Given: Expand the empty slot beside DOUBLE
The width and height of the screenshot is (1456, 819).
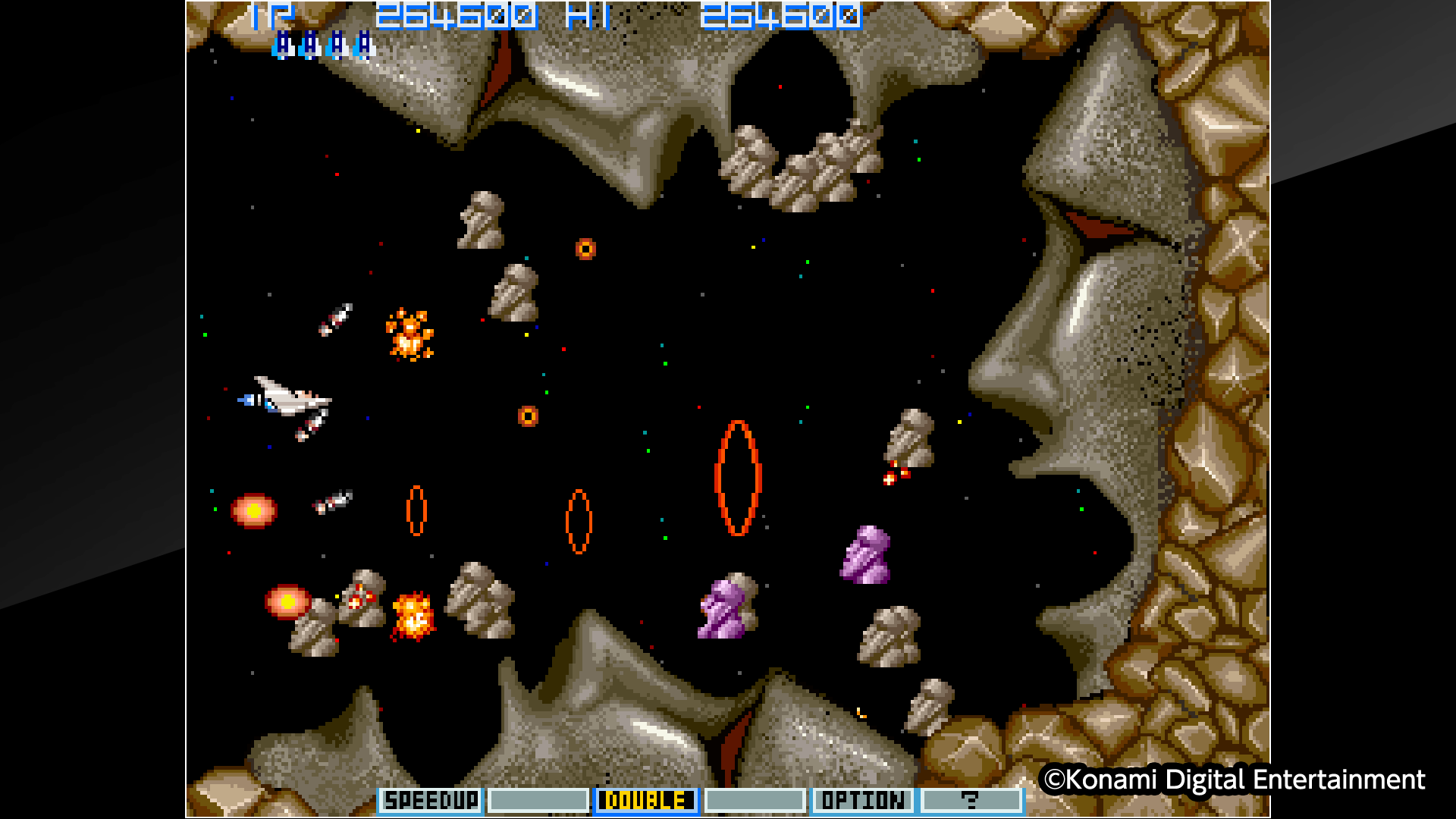Looking at the screenshot, I should click(x=755, y=800).
